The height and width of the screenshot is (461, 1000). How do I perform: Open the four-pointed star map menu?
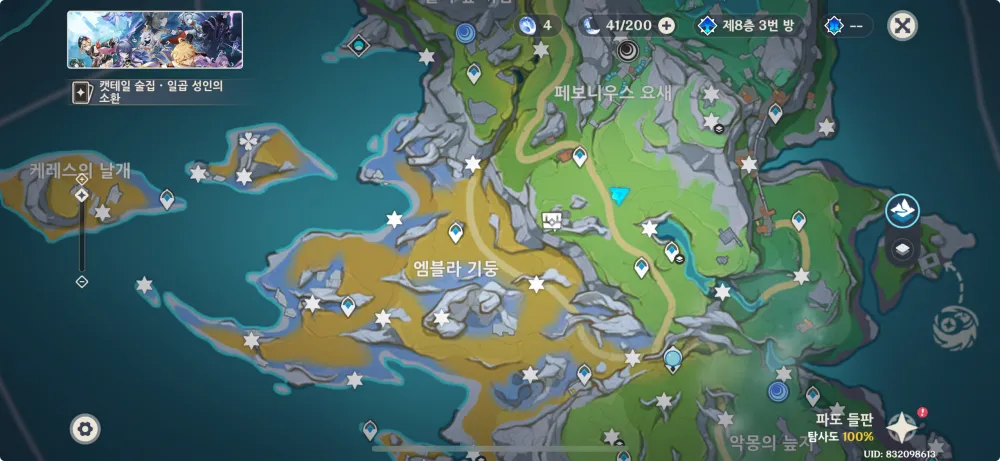[x=904, y=428]
